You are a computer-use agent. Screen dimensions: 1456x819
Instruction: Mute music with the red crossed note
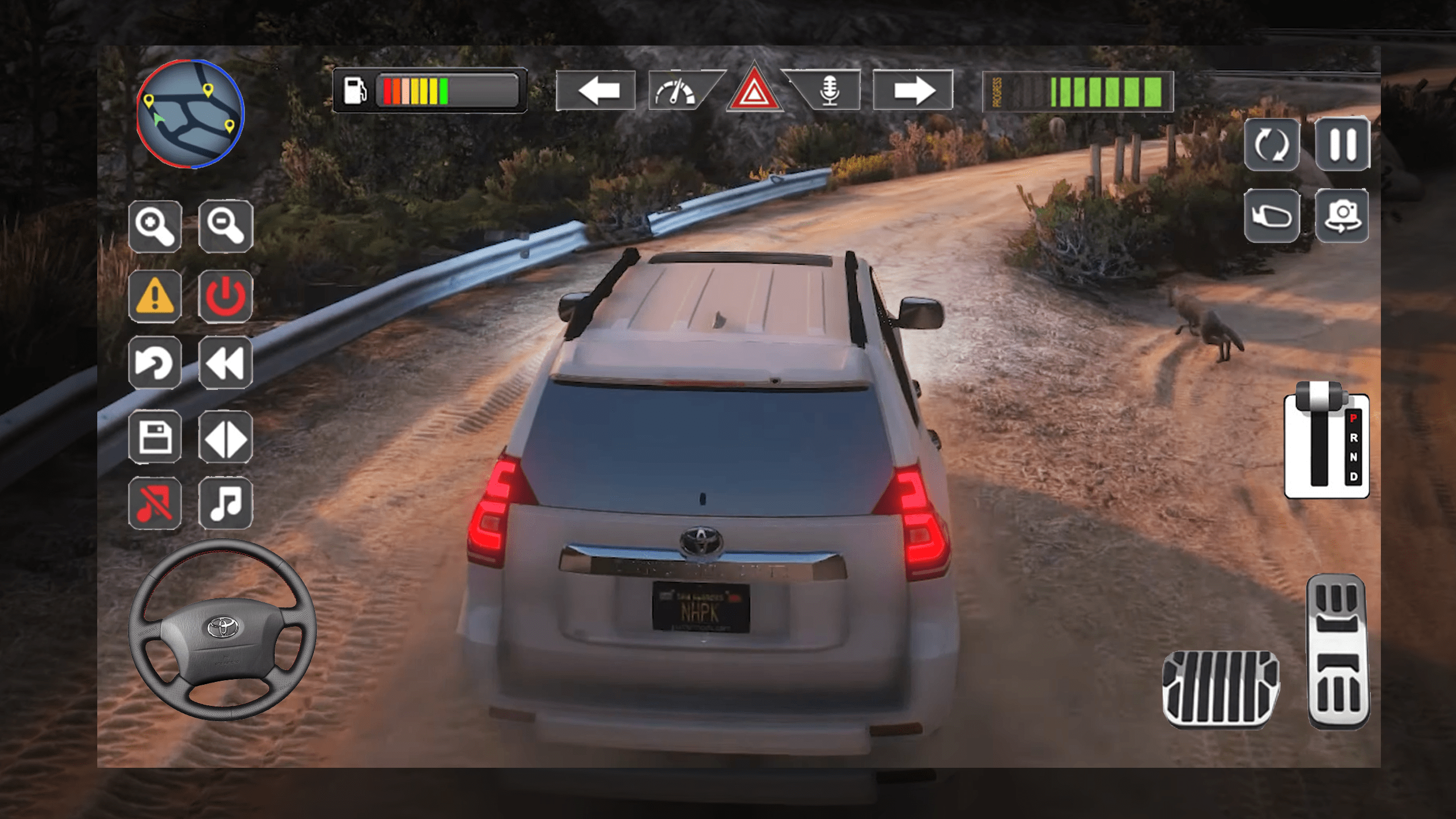click(x=155, y=503)
